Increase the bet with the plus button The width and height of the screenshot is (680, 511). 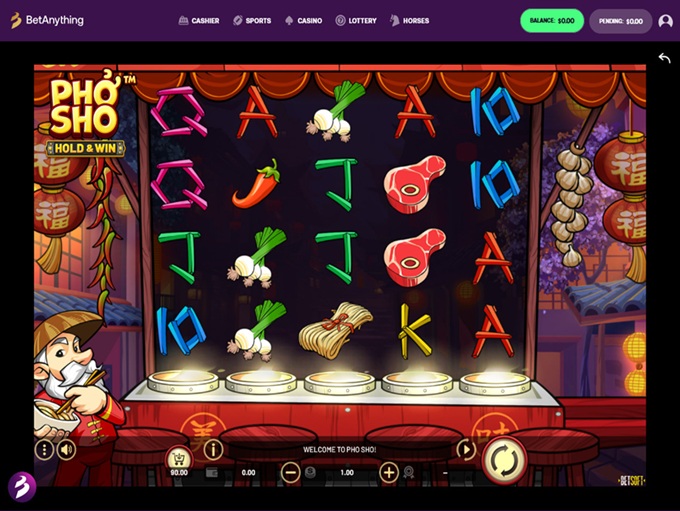click(x=389, y=472)
